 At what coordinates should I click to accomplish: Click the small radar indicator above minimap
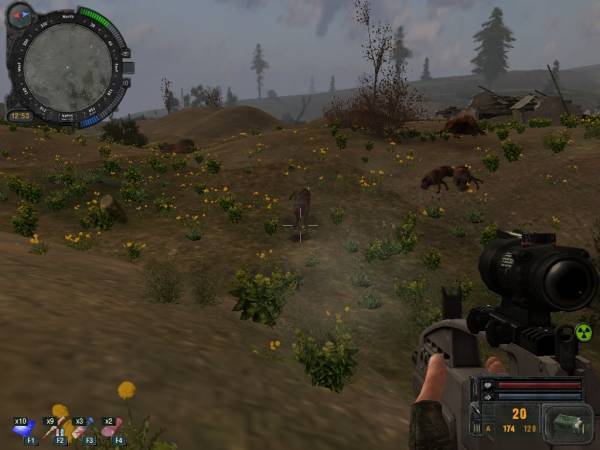(20, 15)
